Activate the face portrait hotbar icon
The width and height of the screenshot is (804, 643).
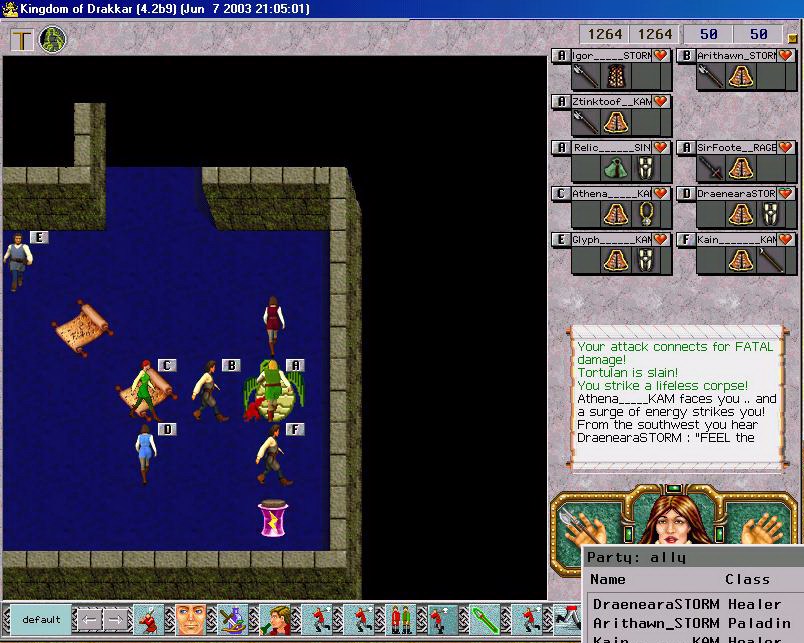(190, 619)
